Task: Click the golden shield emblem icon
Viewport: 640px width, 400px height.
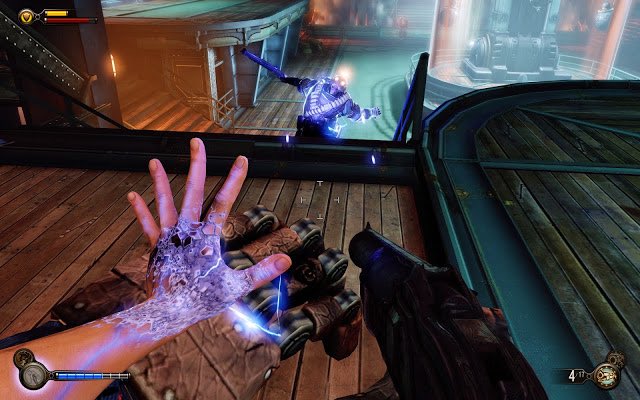Action: pyautogui.click(x=26, y=16)
